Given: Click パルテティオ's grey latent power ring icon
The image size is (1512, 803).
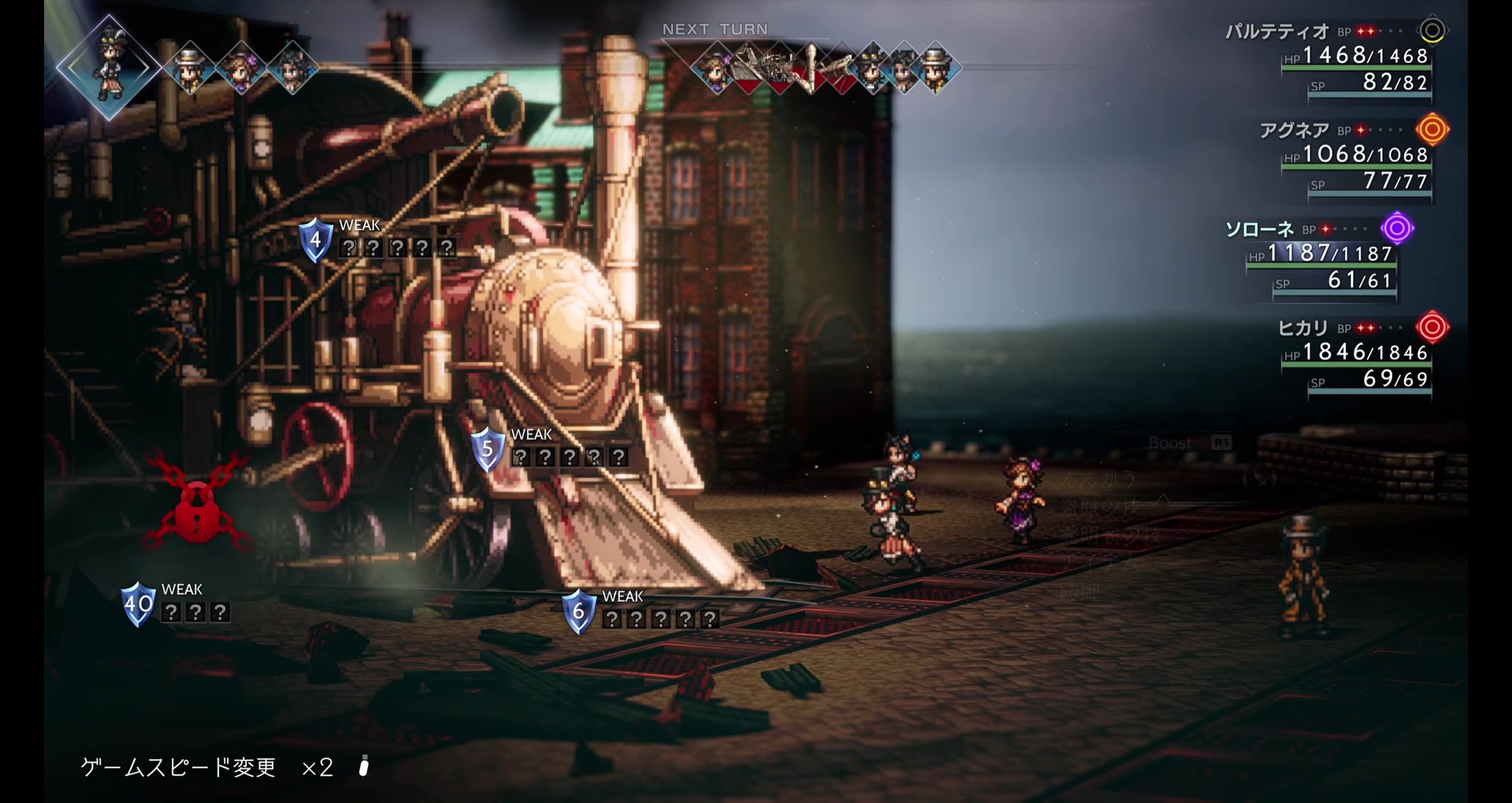Looking at the screenshot, I should point(1432,31).
